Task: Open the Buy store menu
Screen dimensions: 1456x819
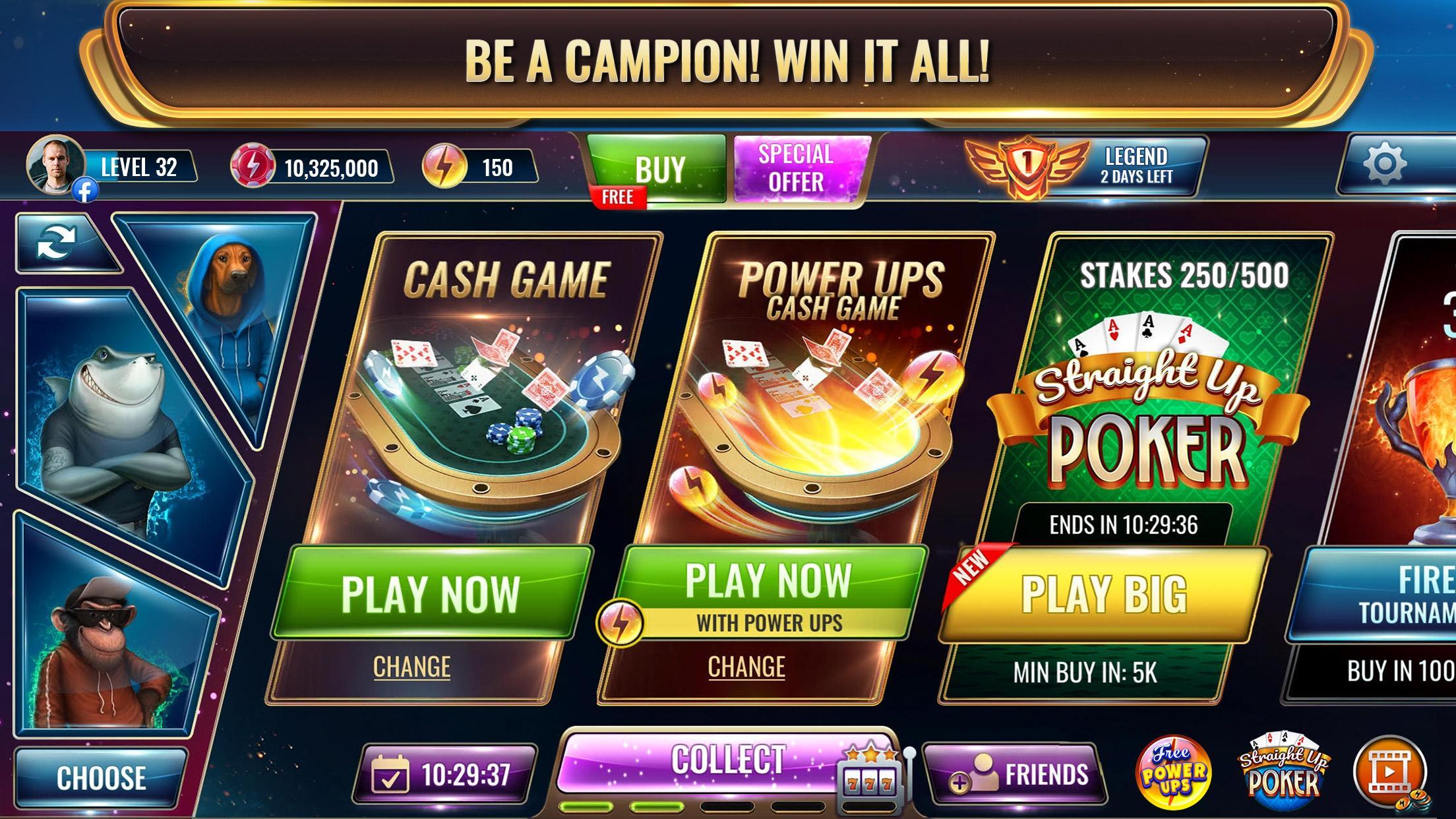Action: click(656, 168)
